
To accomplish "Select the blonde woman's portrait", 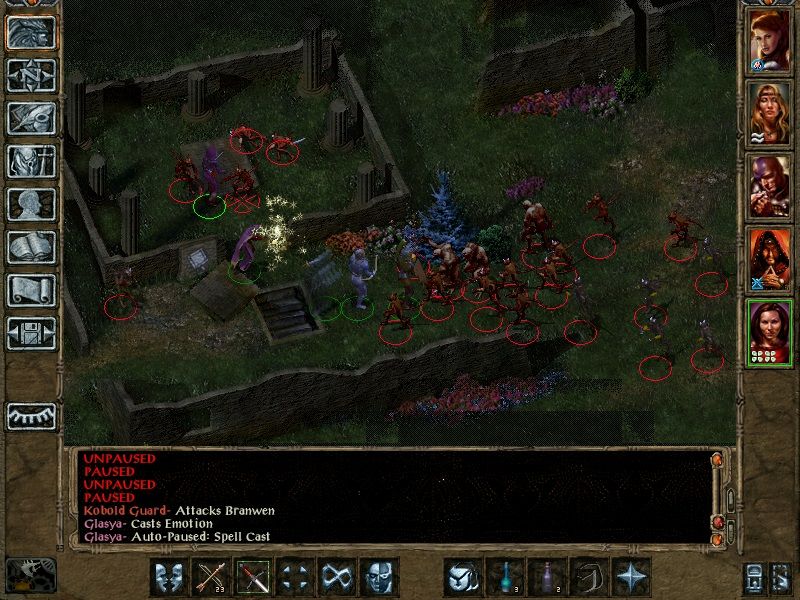I will 768,113.
